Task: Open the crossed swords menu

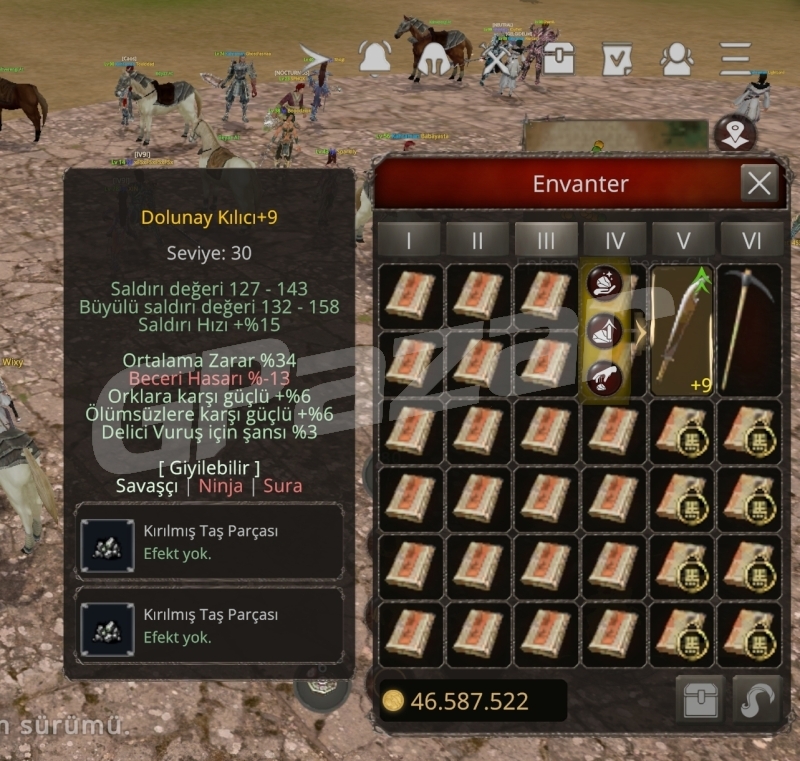Action: (x=496, y=58)
